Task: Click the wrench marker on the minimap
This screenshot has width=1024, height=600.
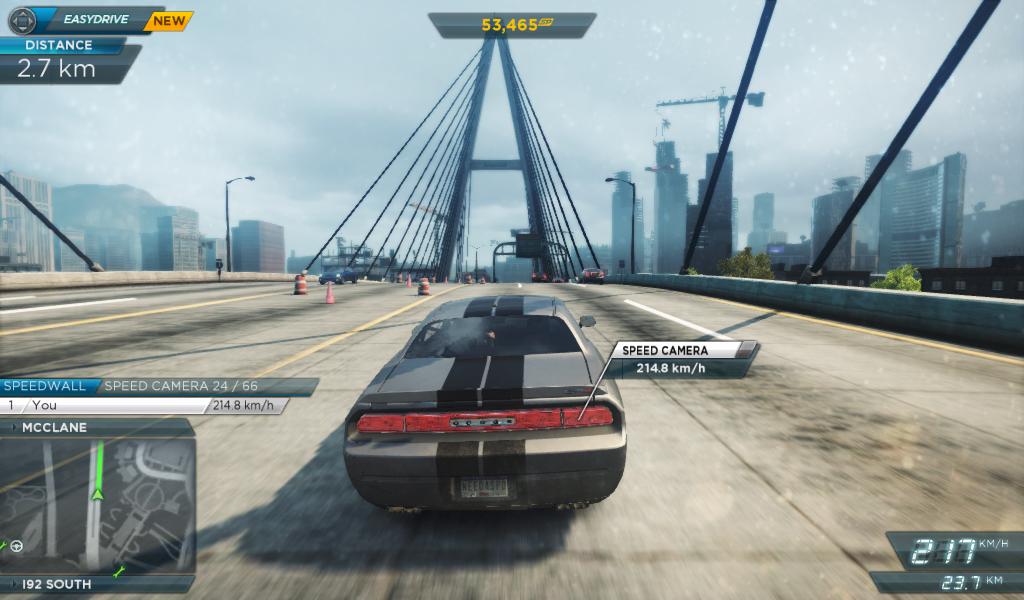Action: point(119,573)
